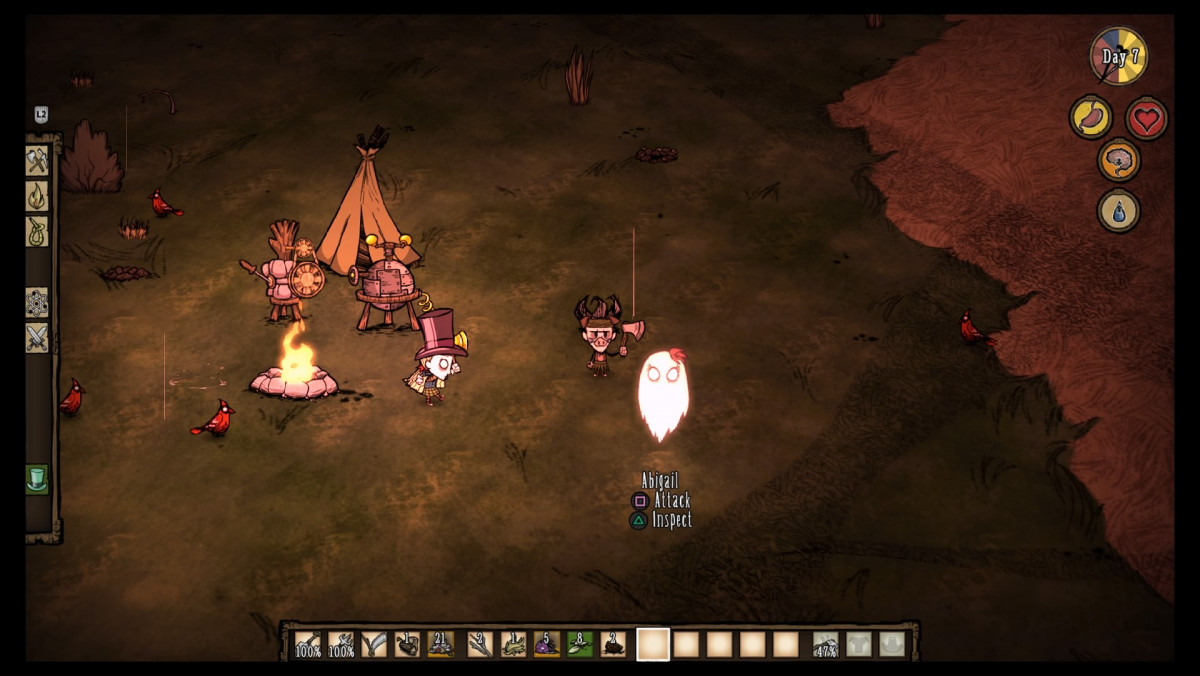1200x676 pixels.
Task: Click the equipped hand slot showing 47%
Action: [826, 644]
